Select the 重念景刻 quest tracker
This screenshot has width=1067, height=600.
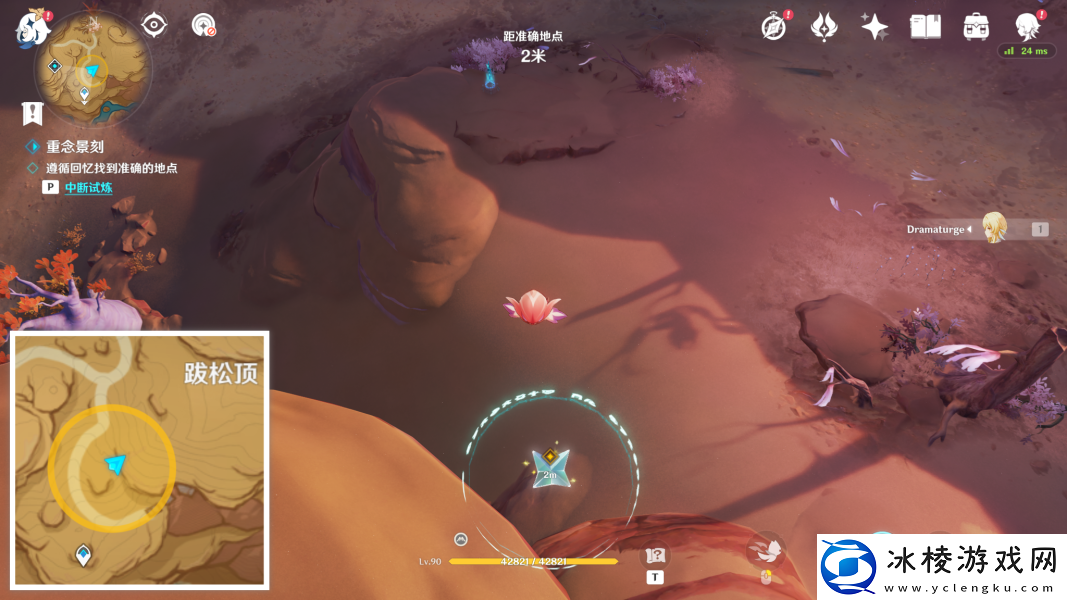74,146
